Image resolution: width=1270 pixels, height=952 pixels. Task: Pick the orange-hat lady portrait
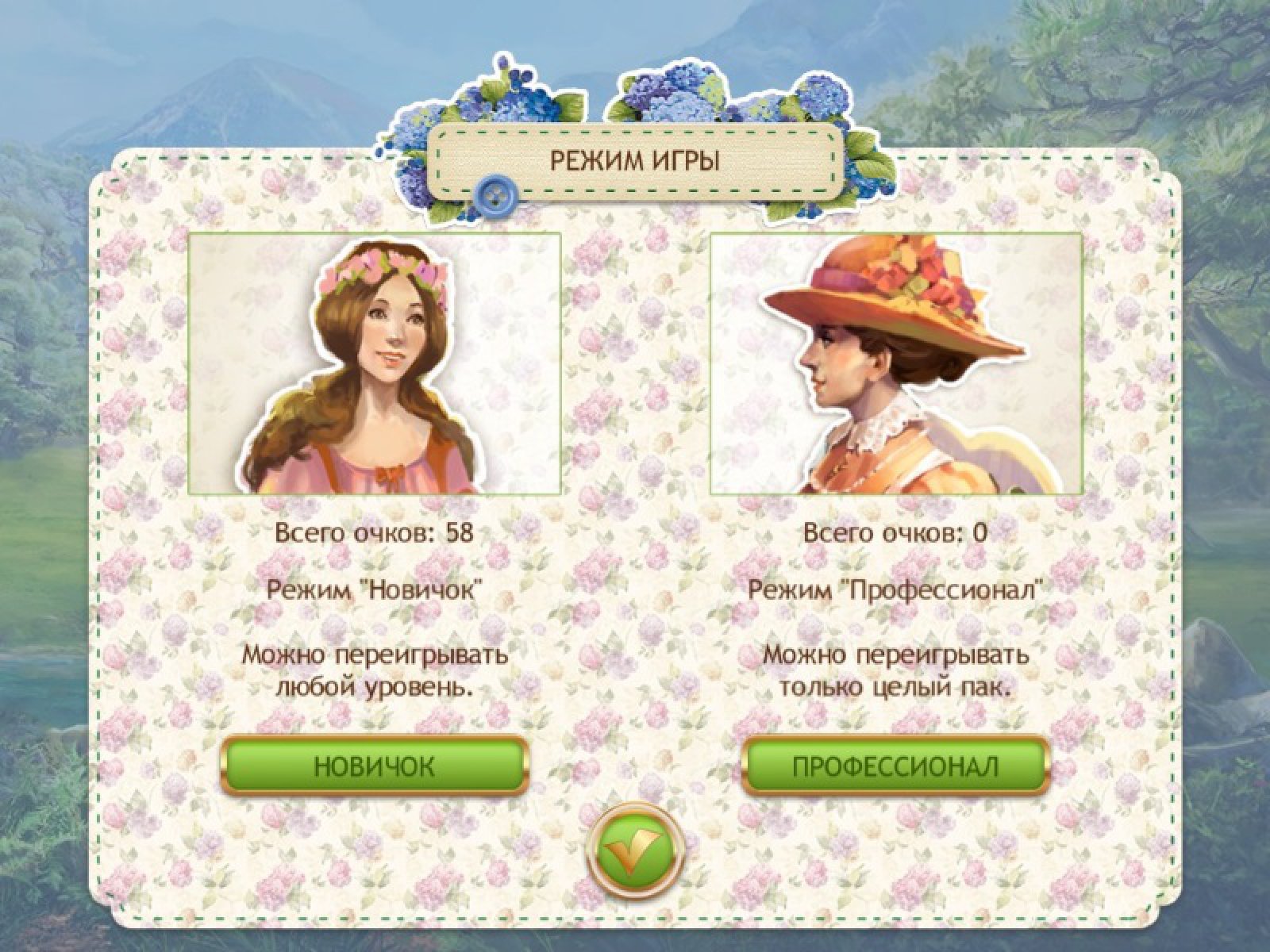pos(896,363)
